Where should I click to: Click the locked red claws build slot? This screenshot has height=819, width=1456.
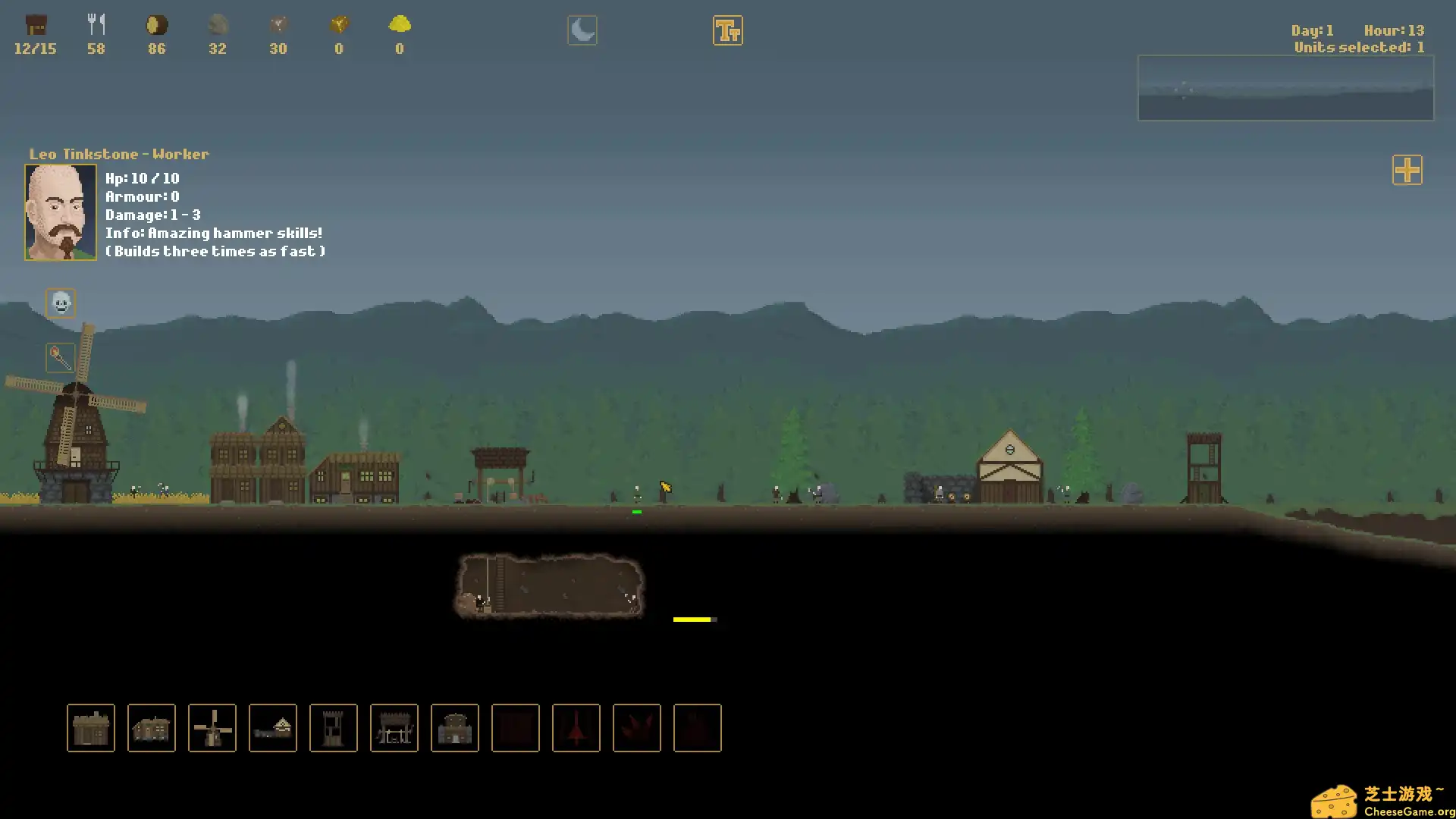click(637, 728)
